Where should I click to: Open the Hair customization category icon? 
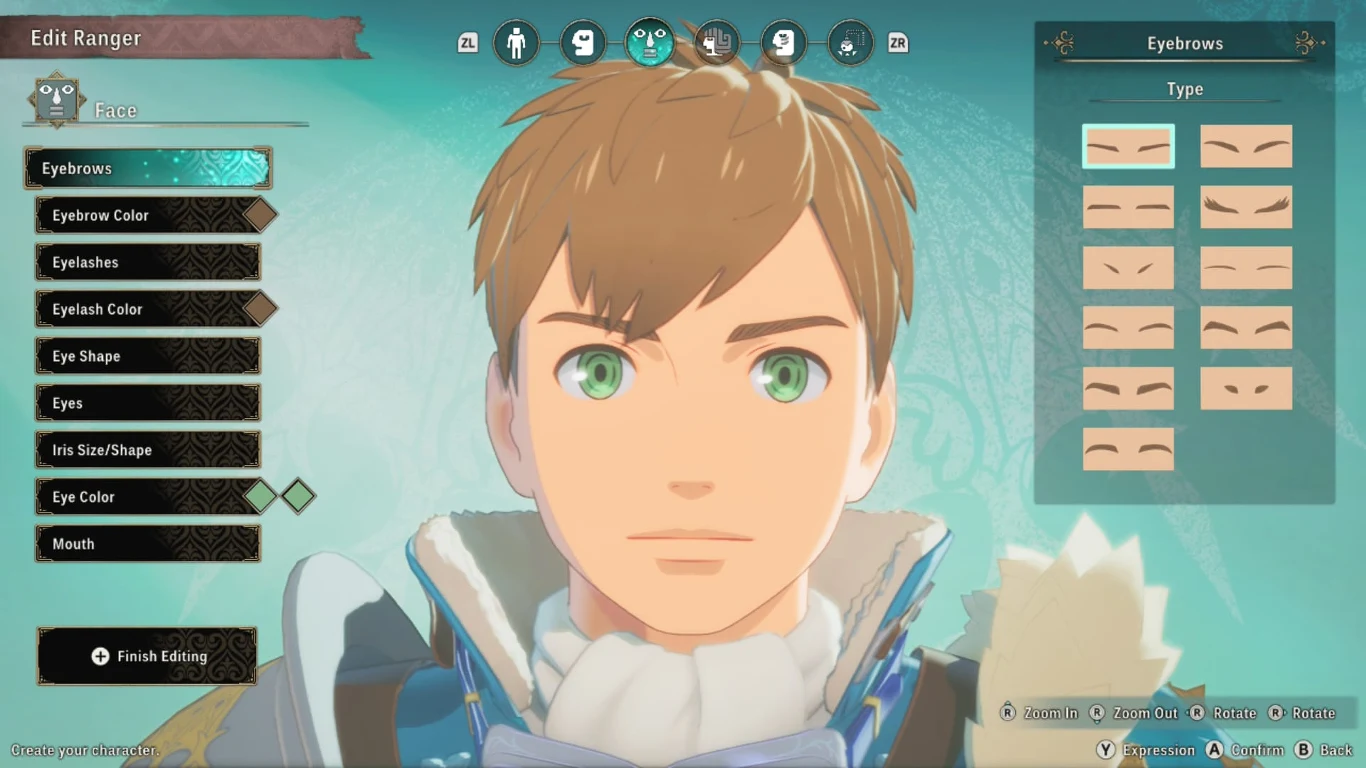pos(717,43)
